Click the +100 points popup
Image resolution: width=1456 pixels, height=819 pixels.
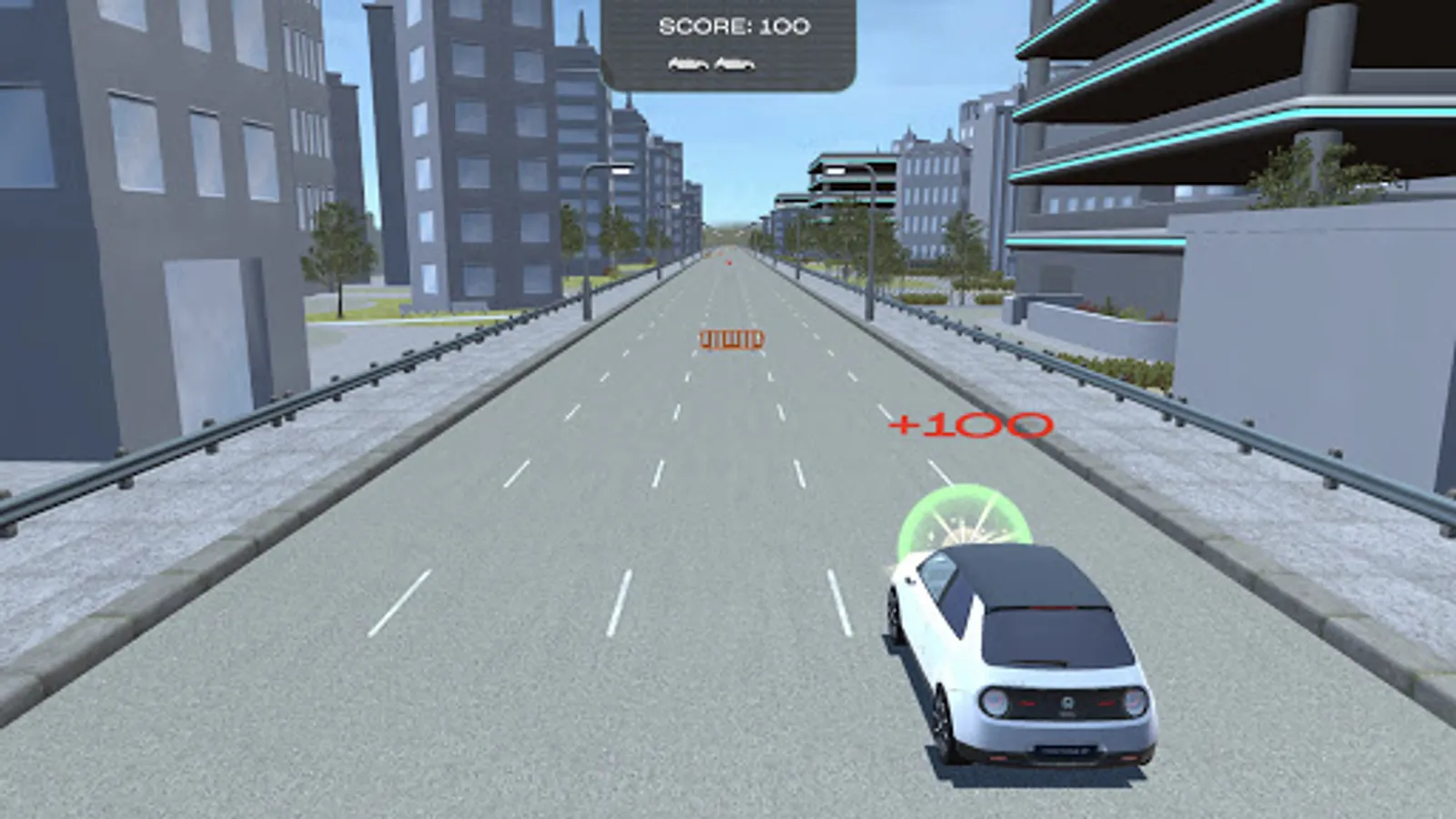coord(968,424)
